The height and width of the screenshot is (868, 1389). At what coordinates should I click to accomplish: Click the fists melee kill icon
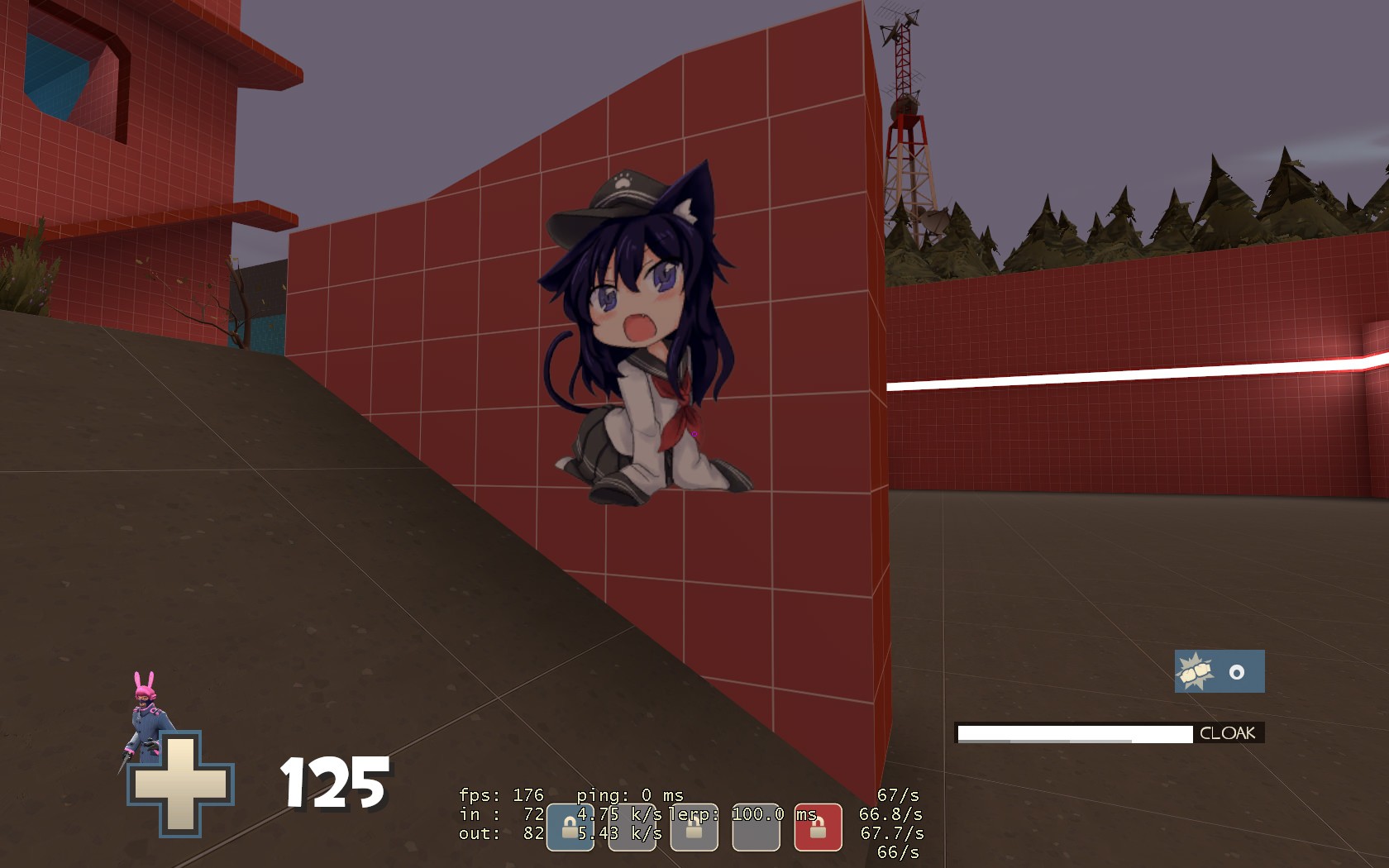tap(1193, 671)
